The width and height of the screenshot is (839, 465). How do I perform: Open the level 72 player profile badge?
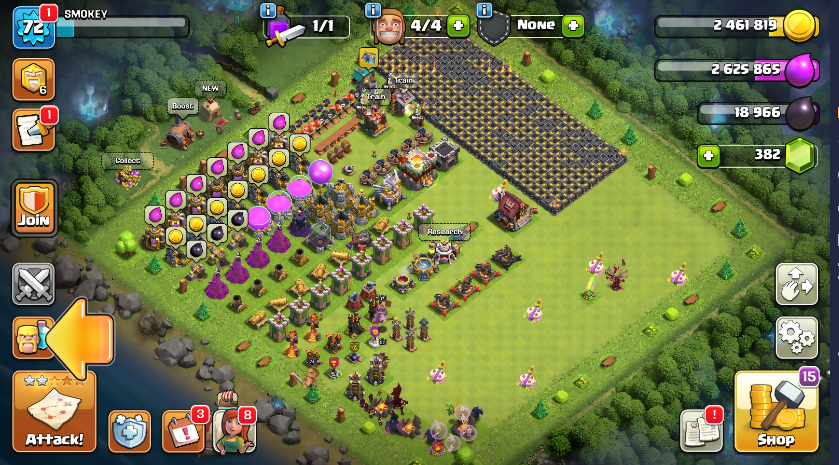point(32,27)
